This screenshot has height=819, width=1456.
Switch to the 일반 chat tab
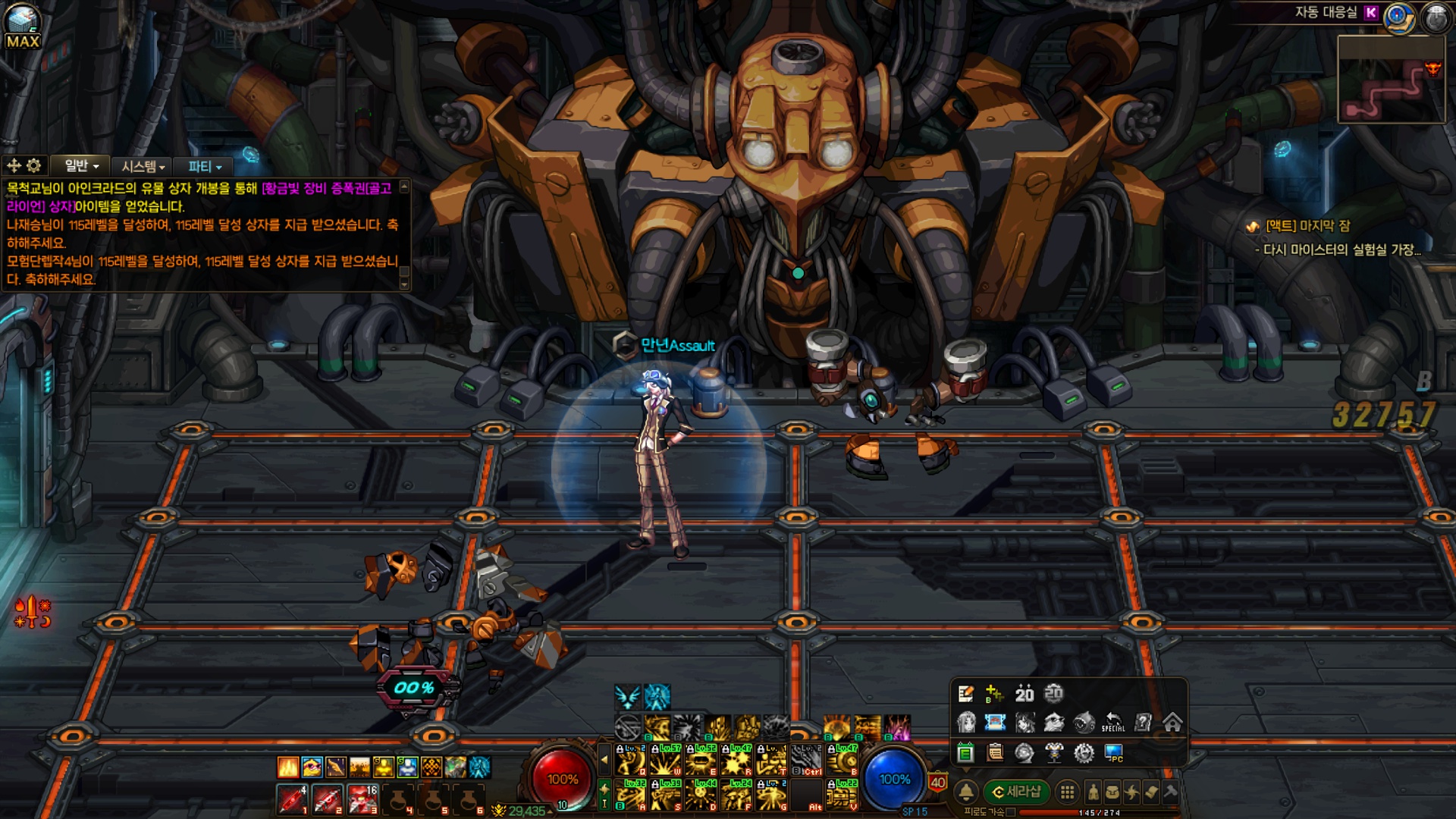click(x=81, y=166)
